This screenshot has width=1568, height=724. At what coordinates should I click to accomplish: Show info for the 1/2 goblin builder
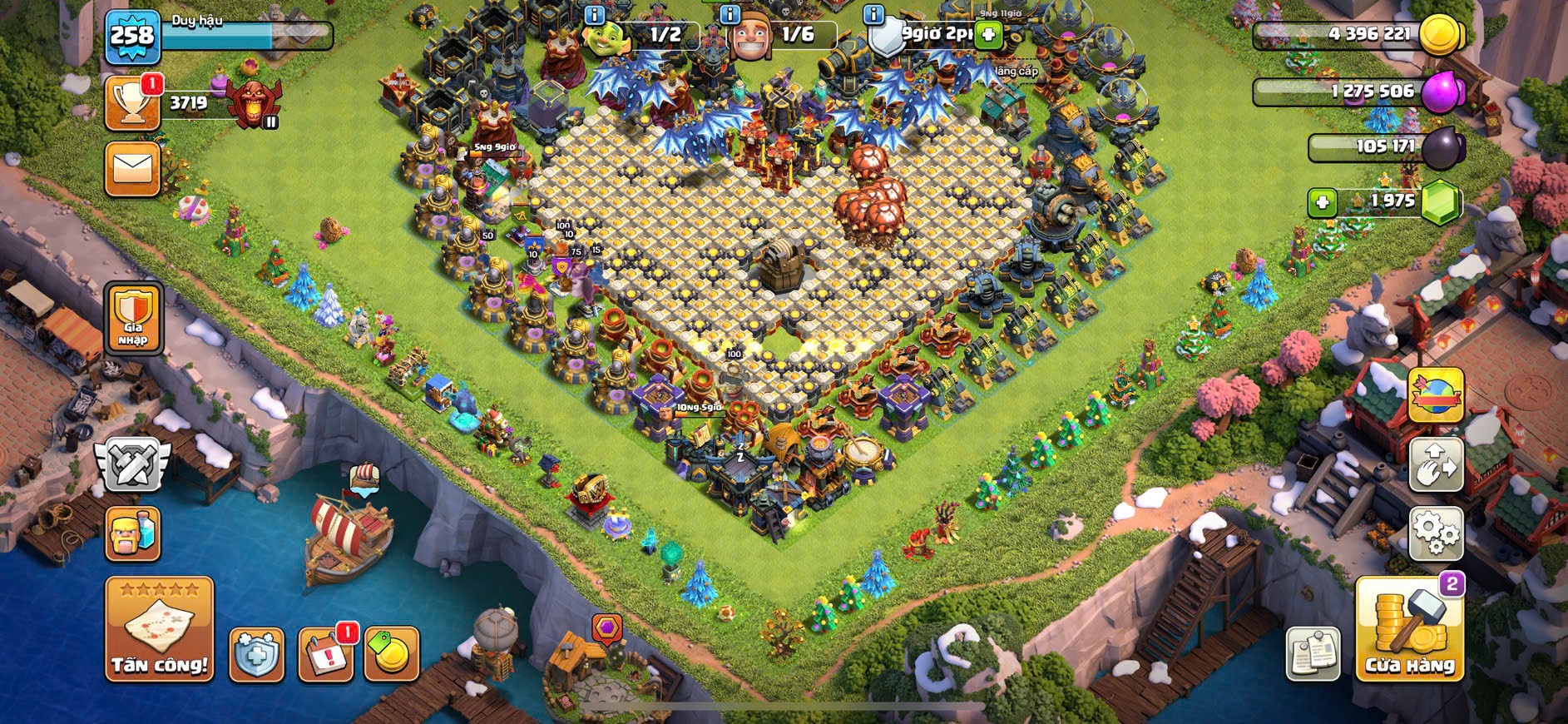(594, 15)
